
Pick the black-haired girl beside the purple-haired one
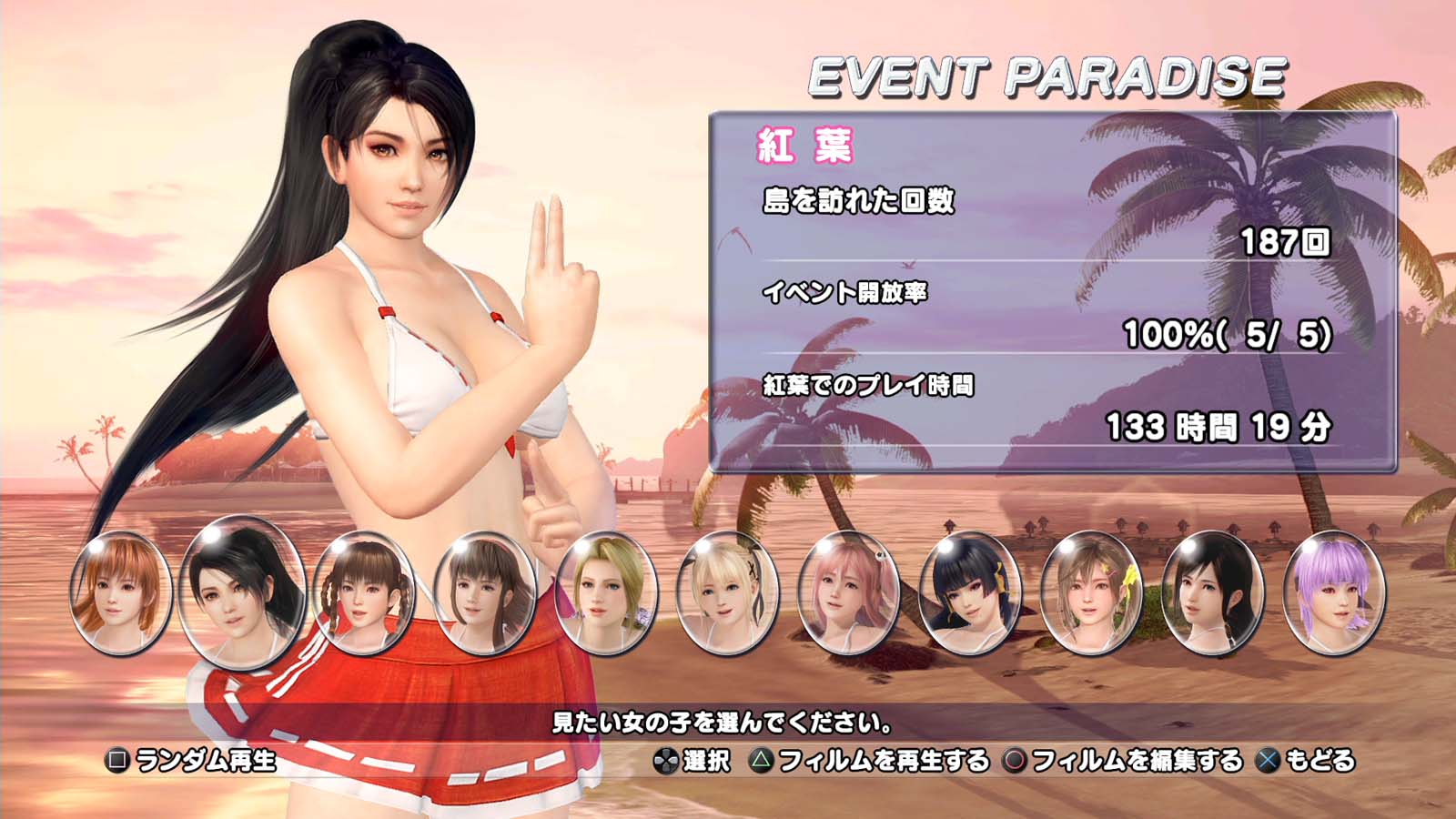(1213, 593)
